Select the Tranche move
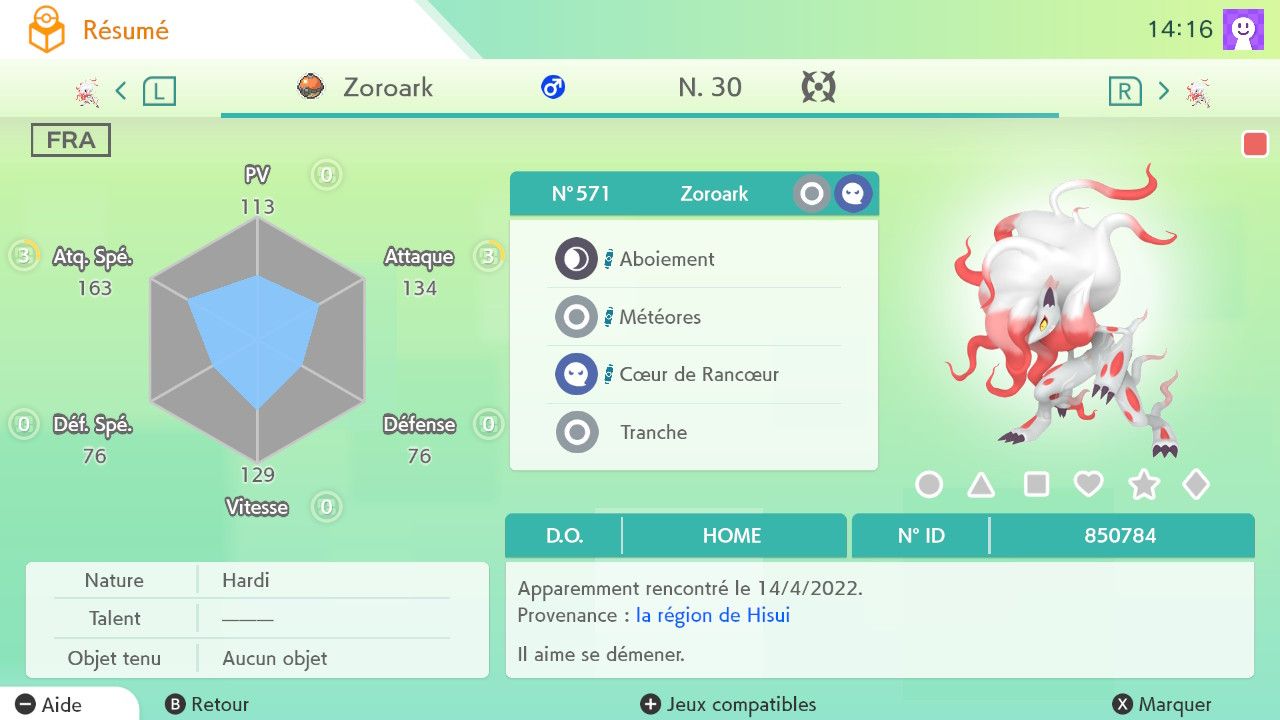This screenshot has width=1280, height=720. (x=653, y=433)
